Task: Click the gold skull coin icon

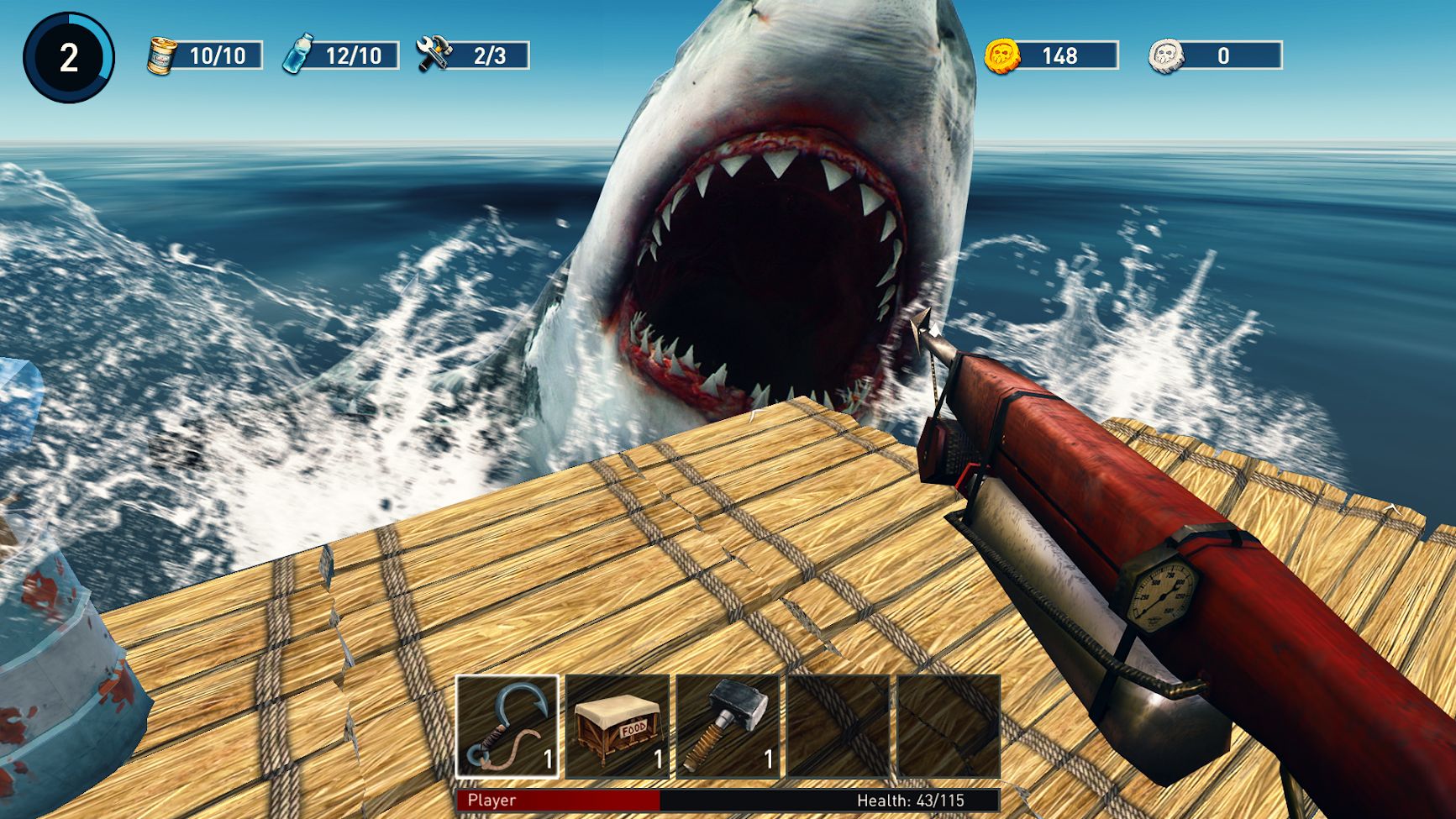Action: pos(1002,55)
